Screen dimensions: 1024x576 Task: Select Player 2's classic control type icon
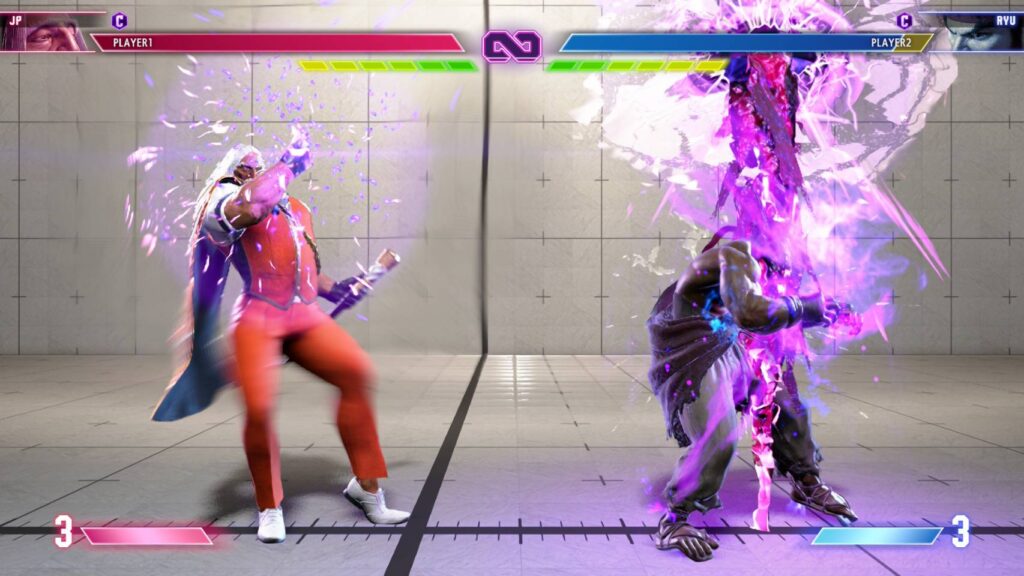pos(904,20)
